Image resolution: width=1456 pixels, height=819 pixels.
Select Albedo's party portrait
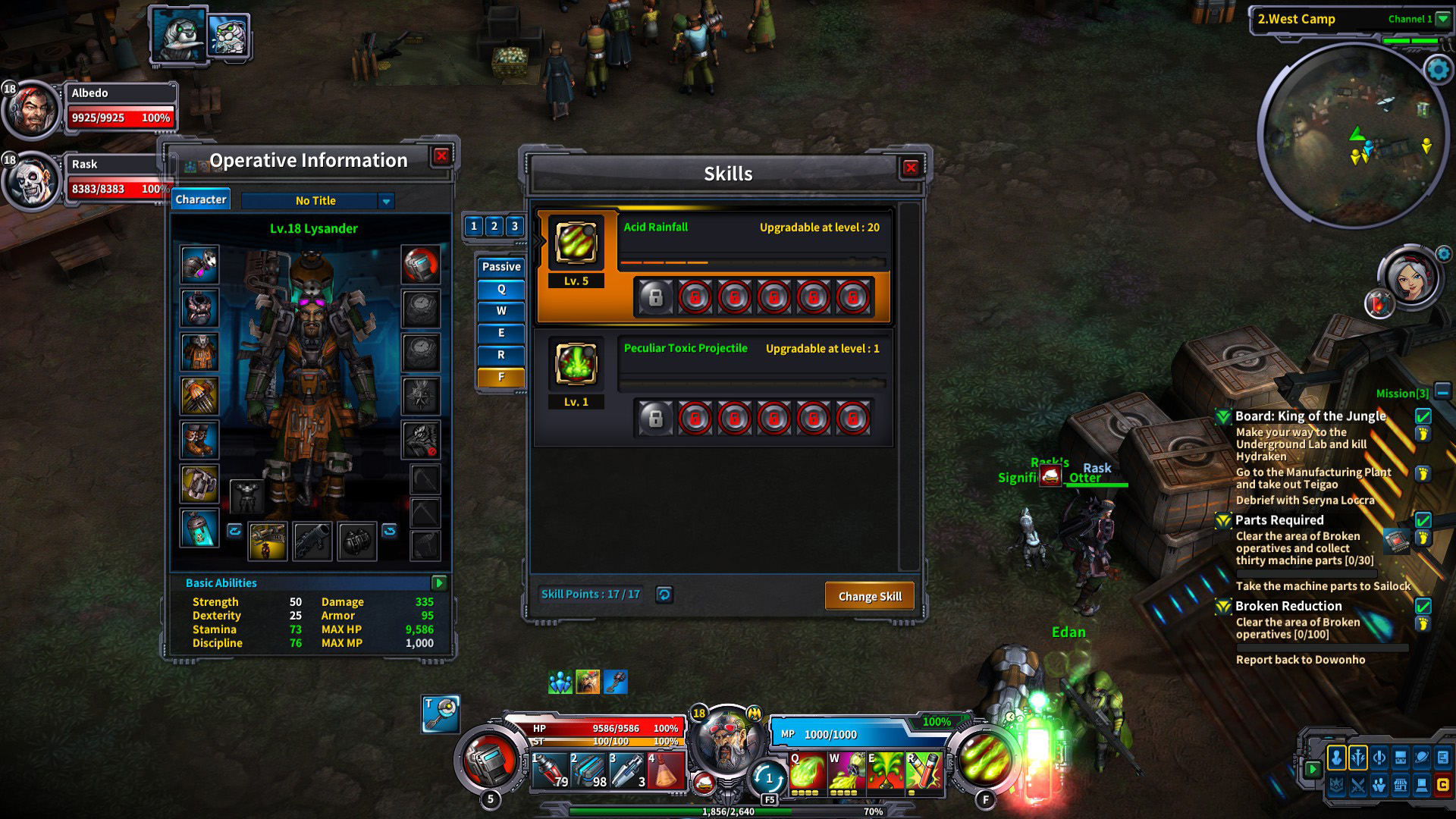32,110
